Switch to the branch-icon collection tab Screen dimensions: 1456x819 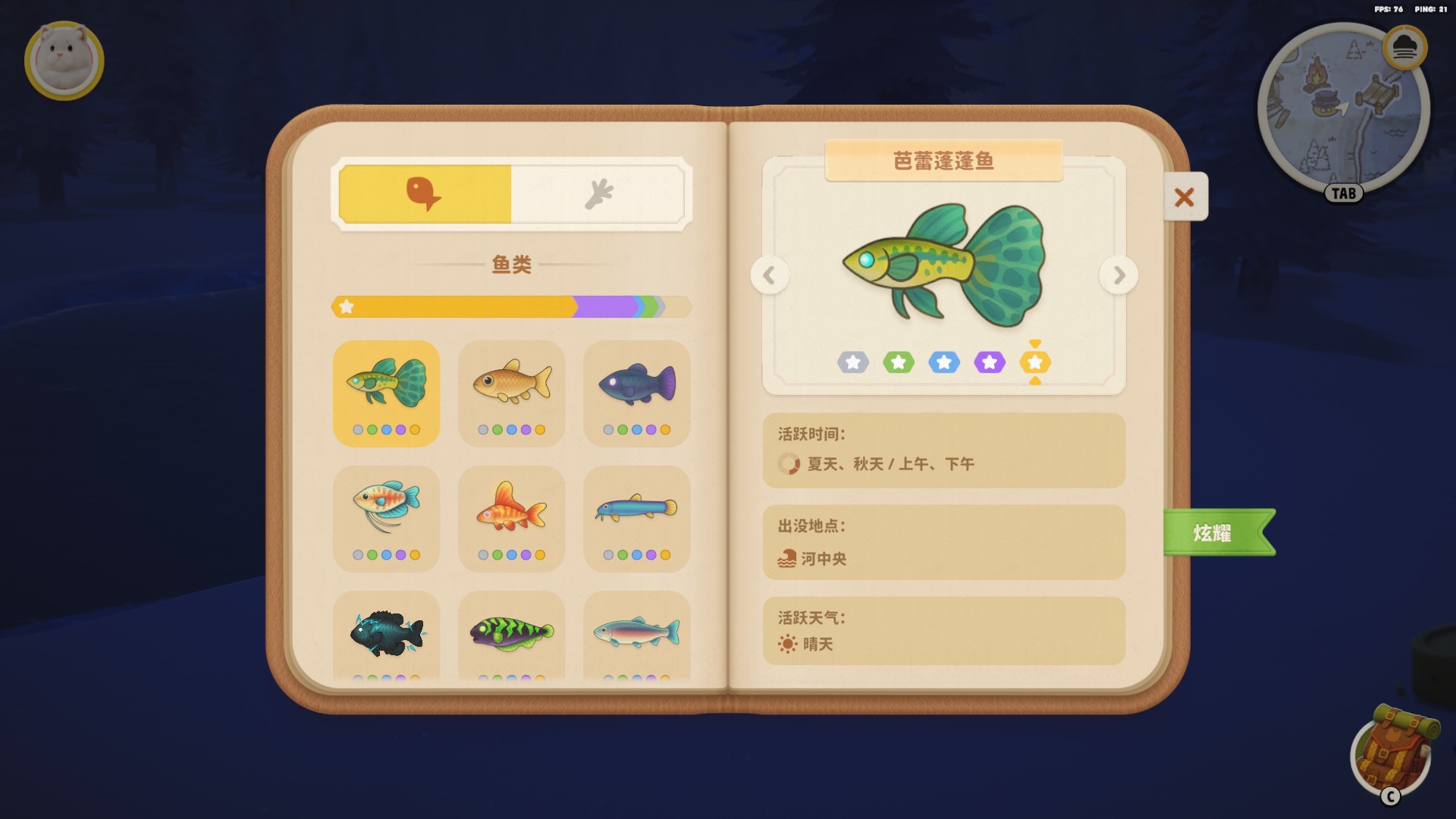598,194
